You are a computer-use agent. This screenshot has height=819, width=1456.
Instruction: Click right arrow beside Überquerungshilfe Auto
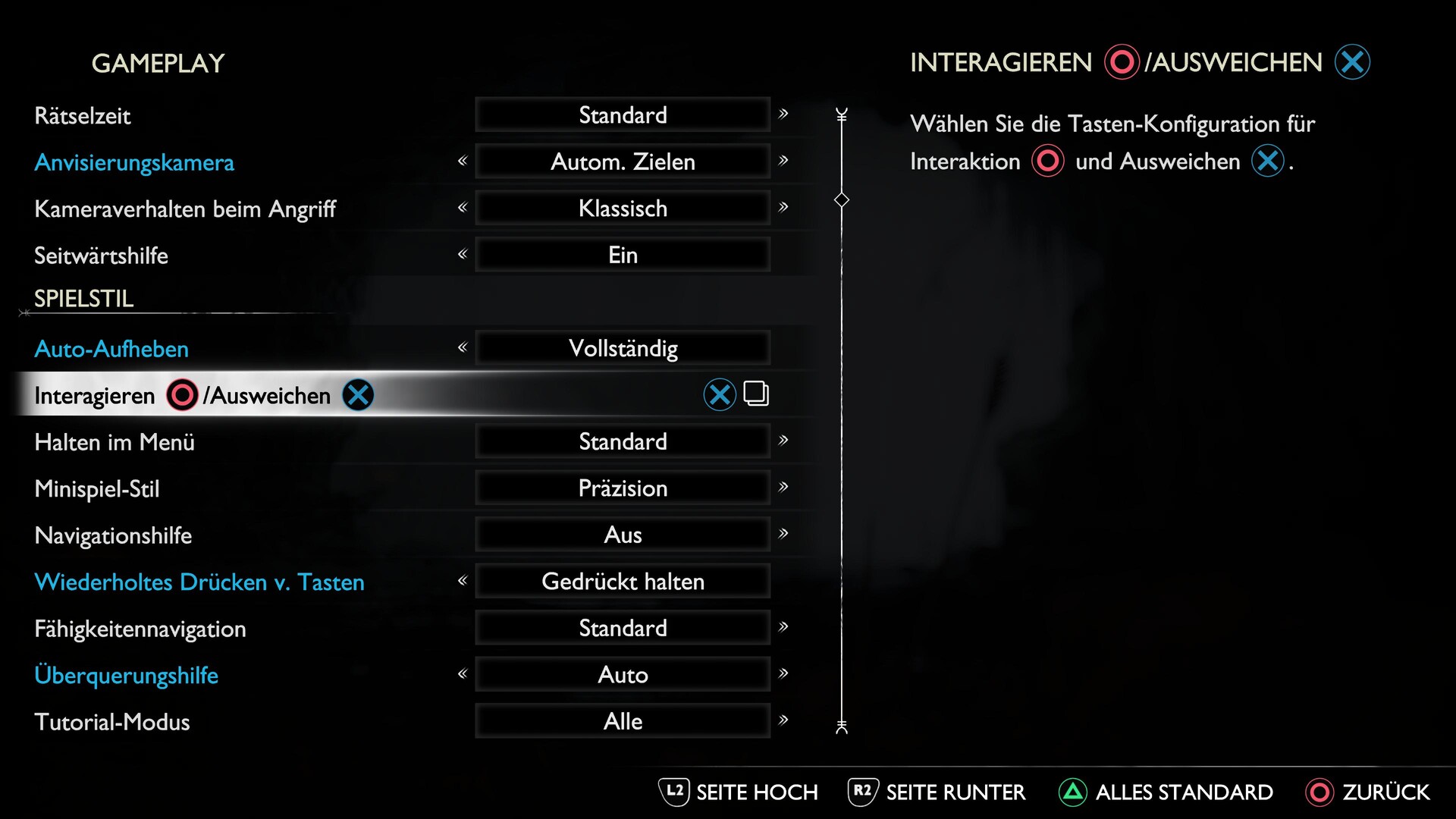[x=783, y=673]
